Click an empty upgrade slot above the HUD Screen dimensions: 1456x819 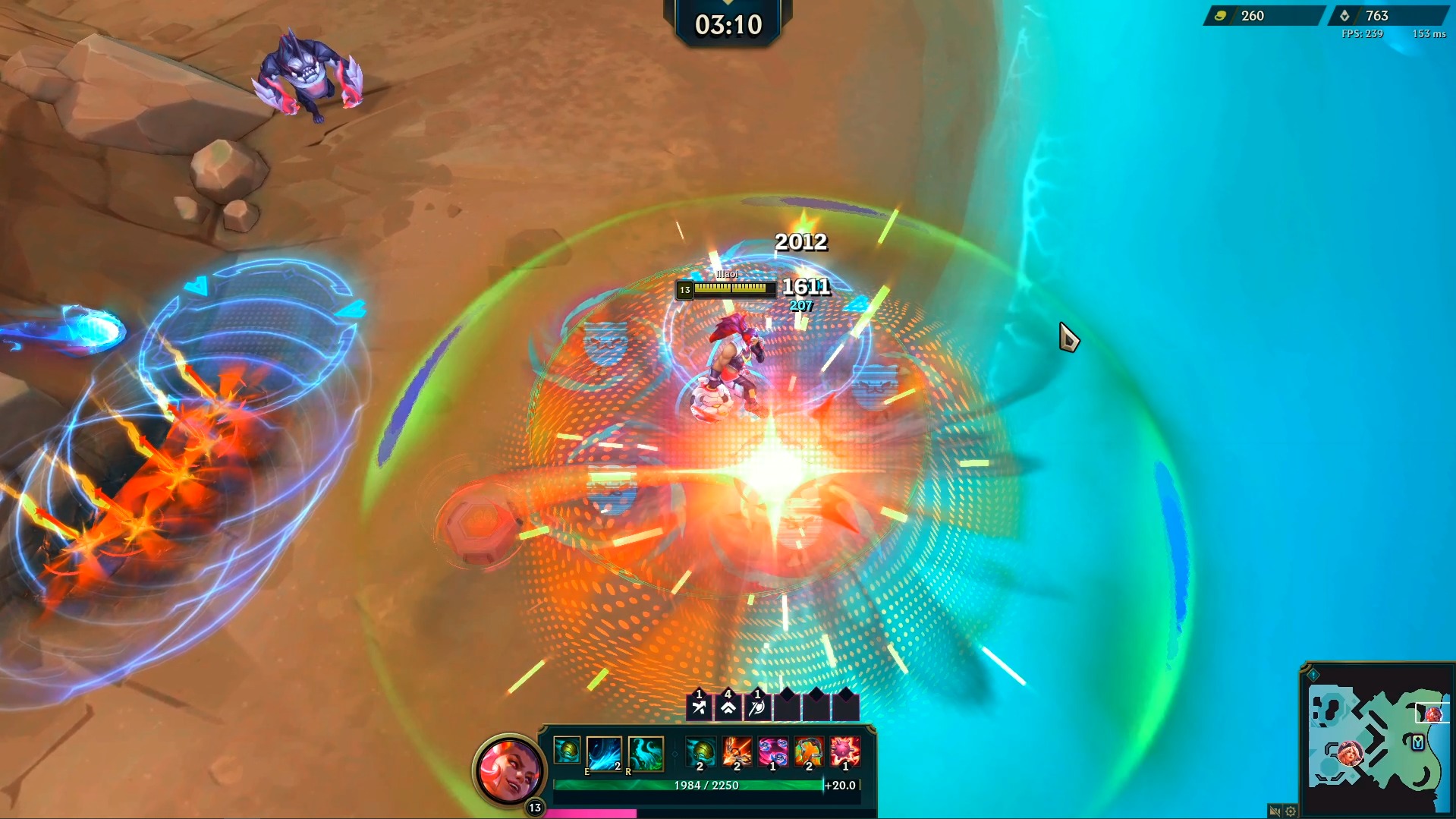click(x=787, y=707)
